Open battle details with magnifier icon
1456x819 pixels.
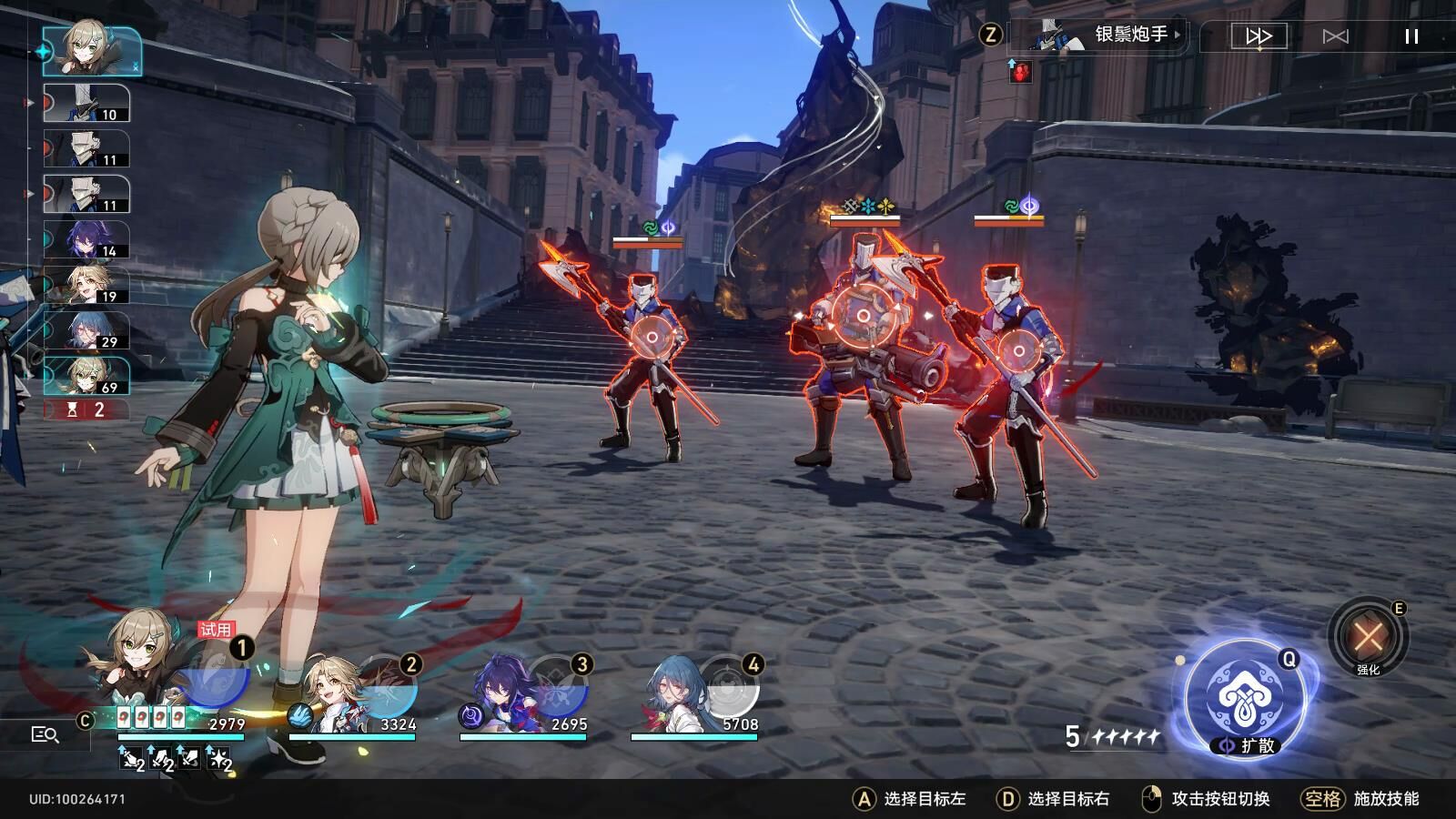click(x=44, y=733)
